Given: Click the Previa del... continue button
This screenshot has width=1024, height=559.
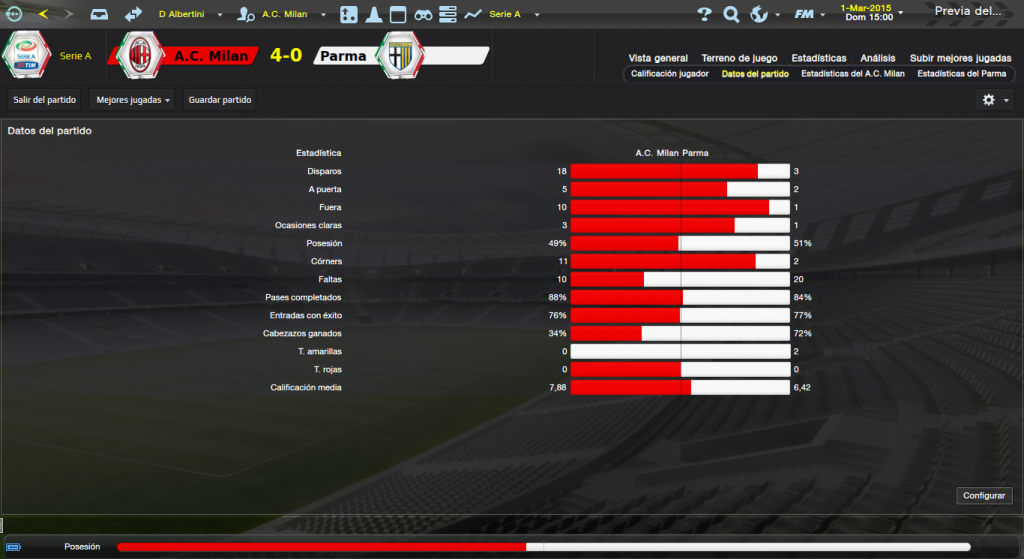Looking at the screenshot, I should (968, 12).
